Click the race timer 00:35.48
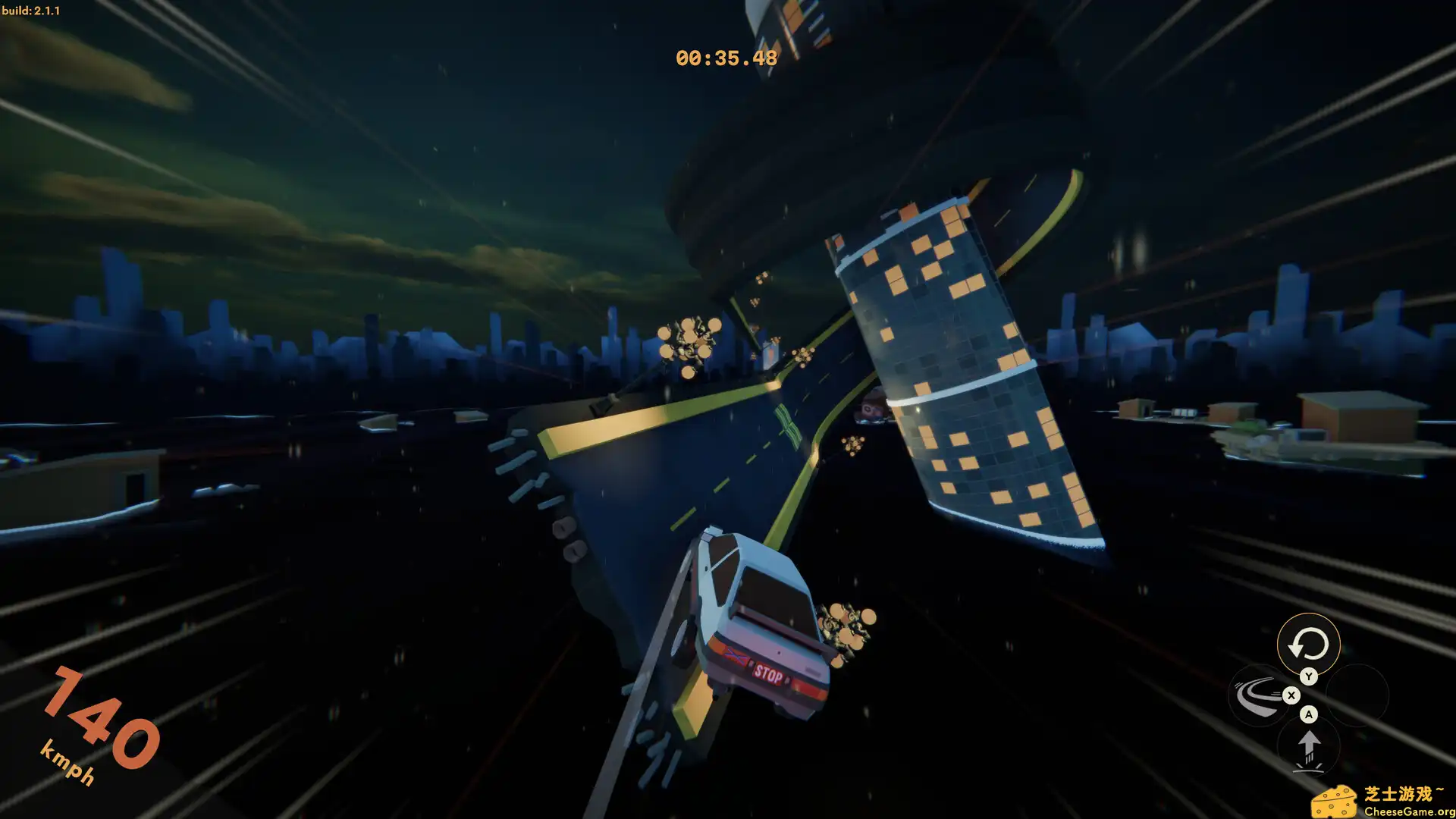 point(726,56)
